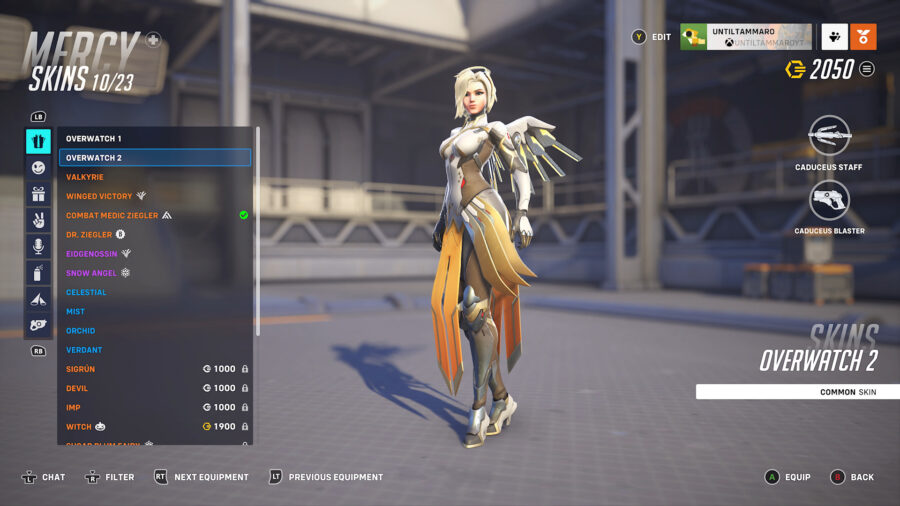Open the UNTILTAMMARO player profile card
Viewport: 900px width, 506px height.
(x=745, y=37)
